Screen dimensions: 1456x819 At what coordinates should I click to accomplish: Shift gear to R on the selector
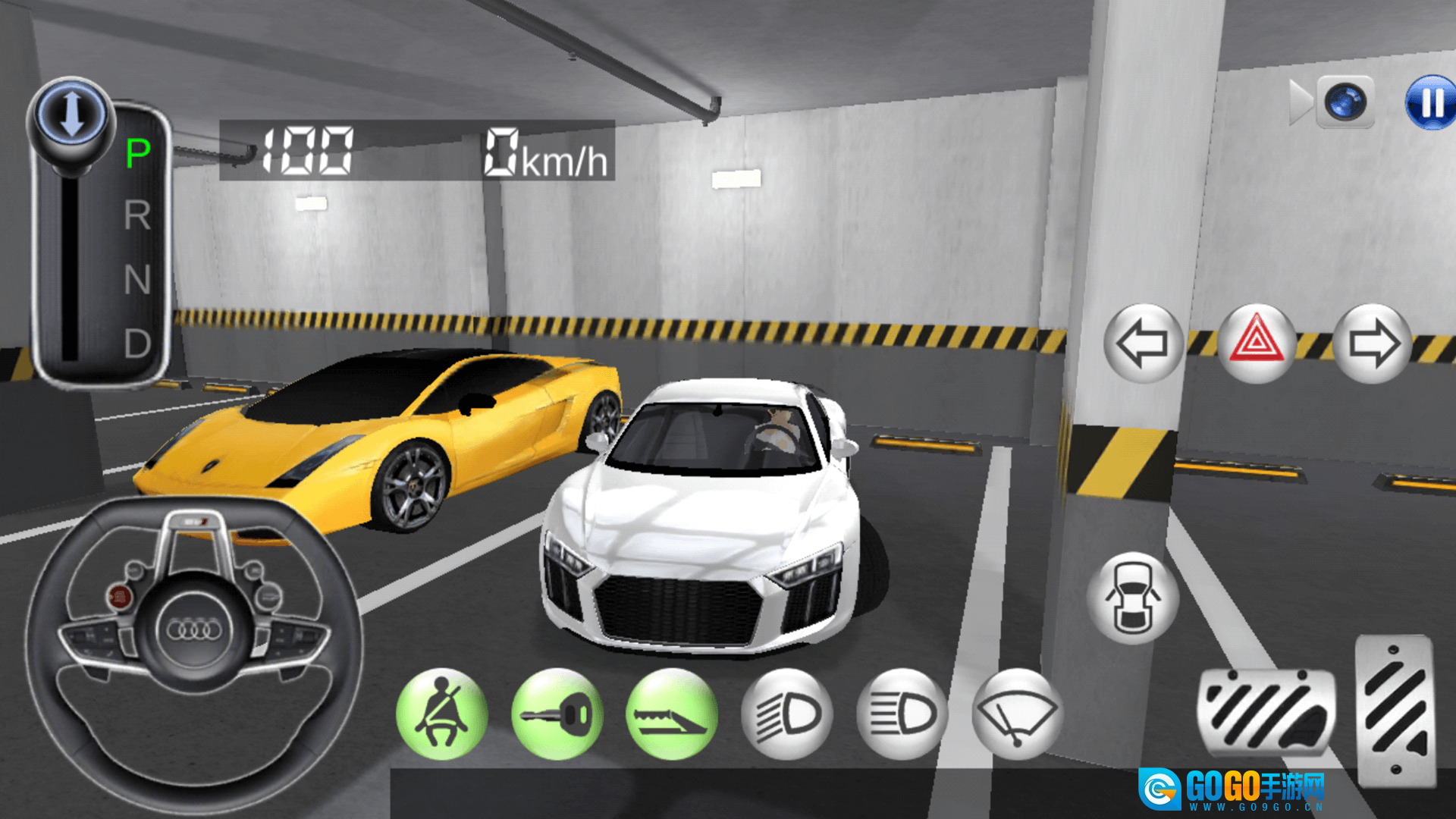click(x=137, y=216)
